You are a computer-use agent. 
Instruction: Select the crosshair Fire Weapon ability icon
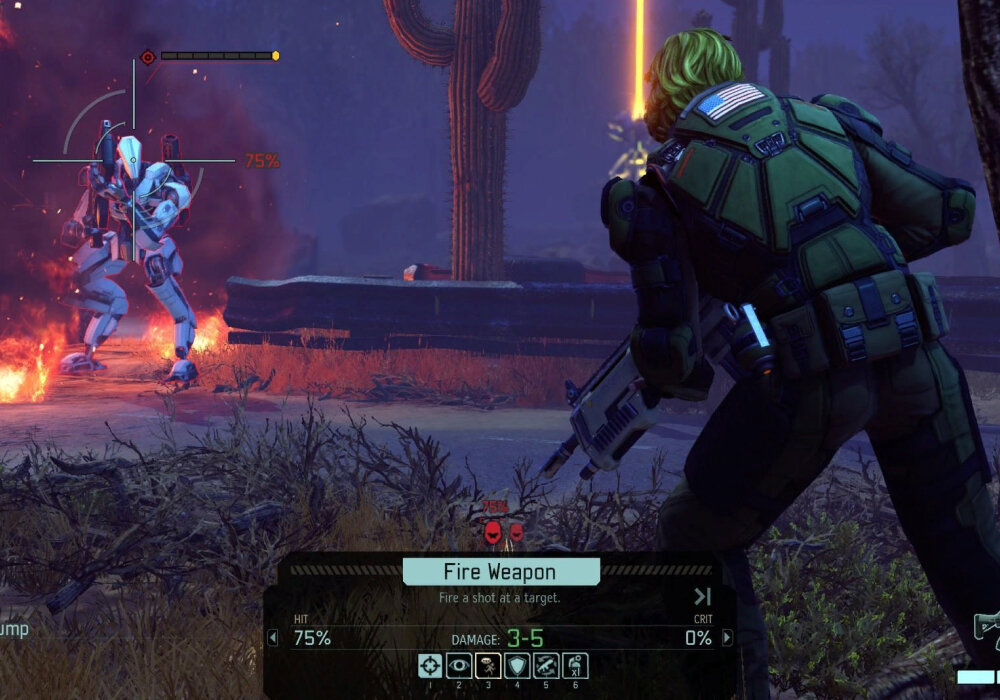(x=430, y=665)
